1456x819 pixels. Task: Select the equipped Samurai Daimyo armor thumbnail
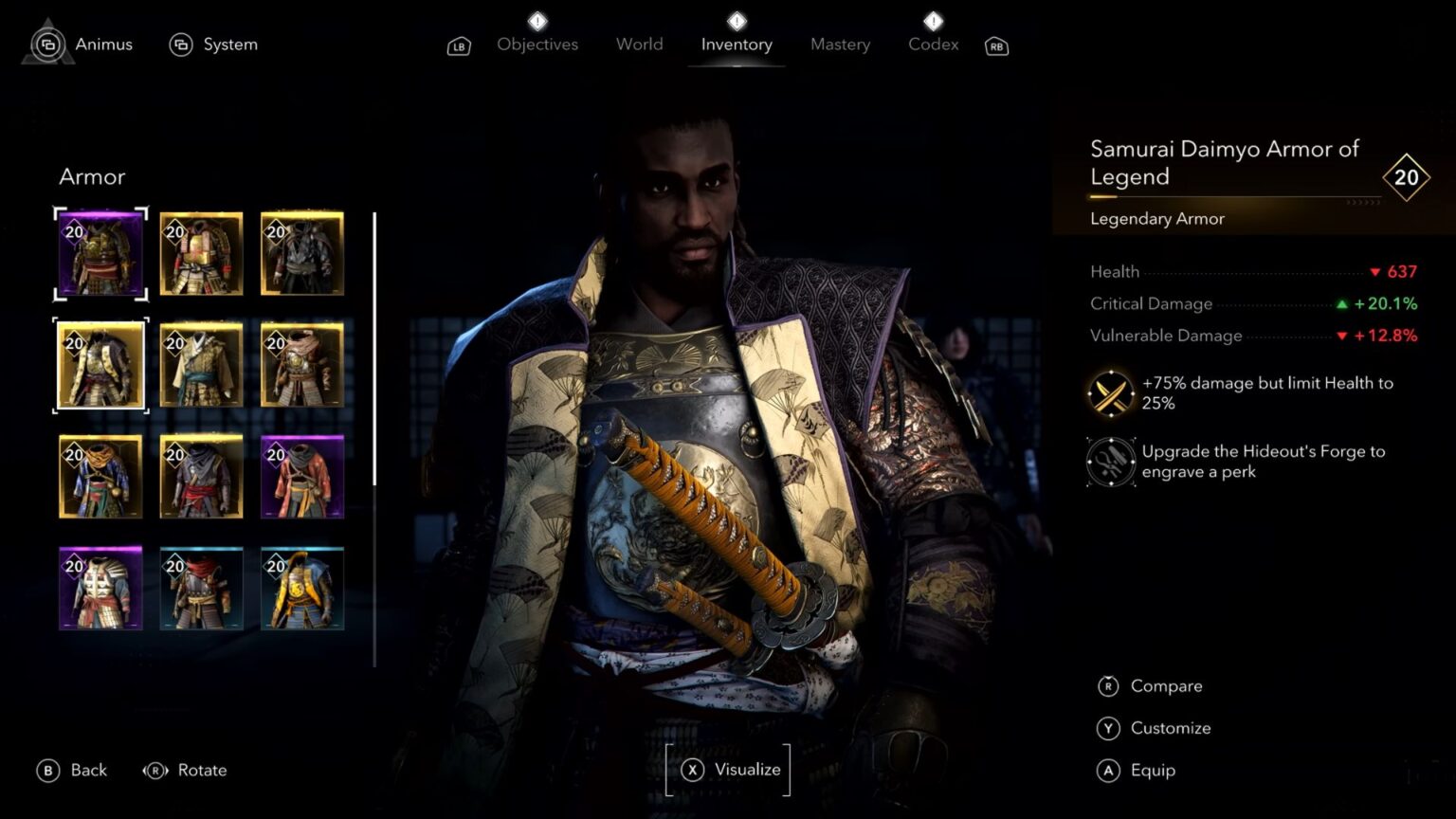click(100, 252)
